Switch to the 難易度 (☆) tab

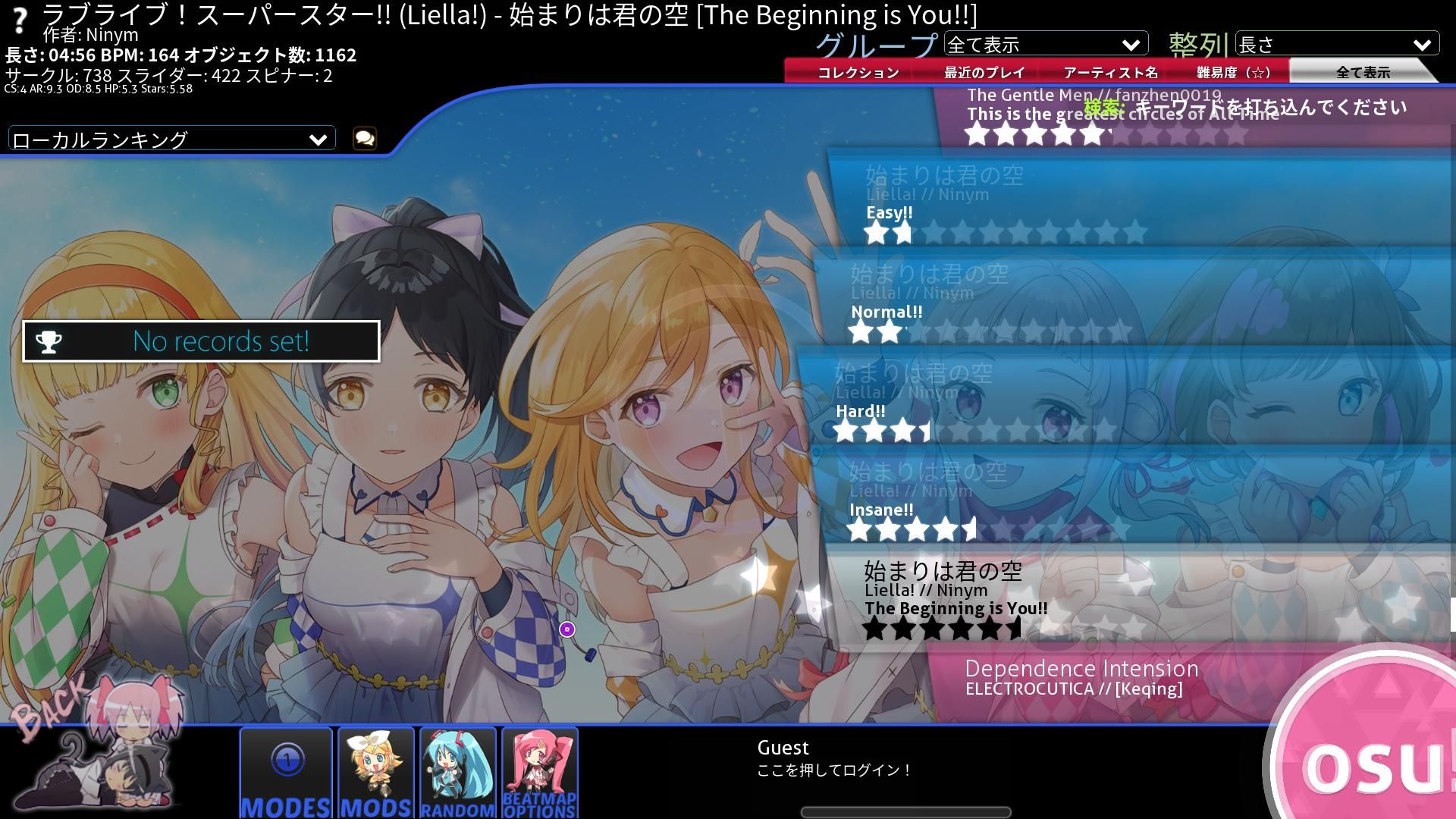click(1234, 73)
